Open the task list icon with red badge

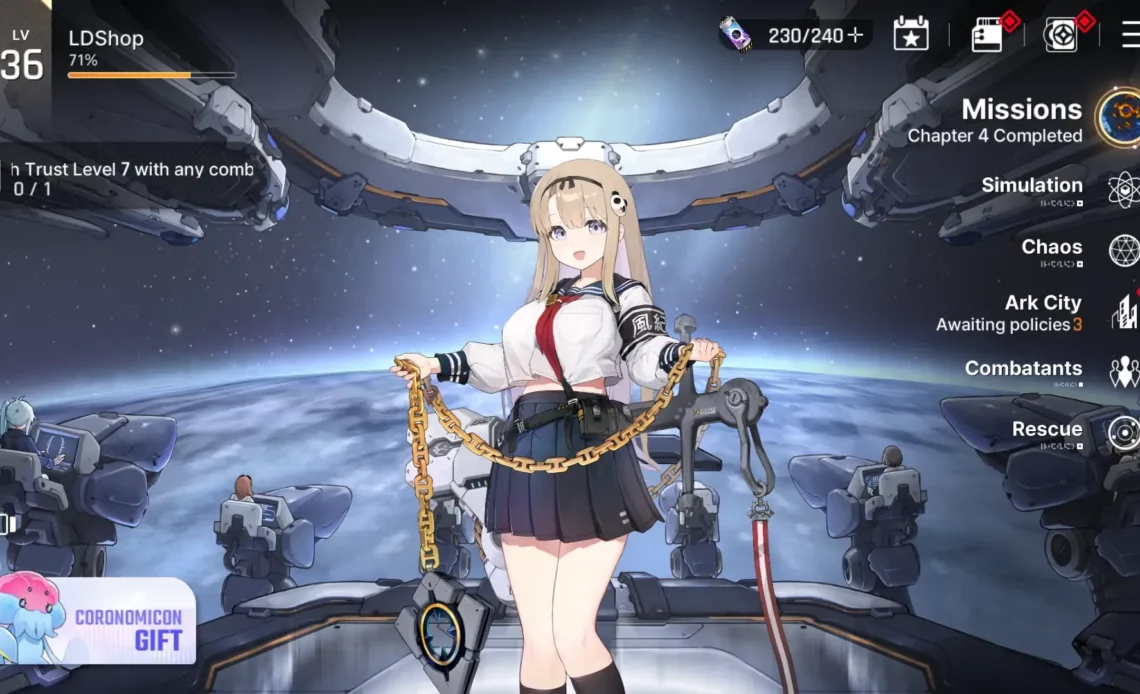[x=987, y=35]
